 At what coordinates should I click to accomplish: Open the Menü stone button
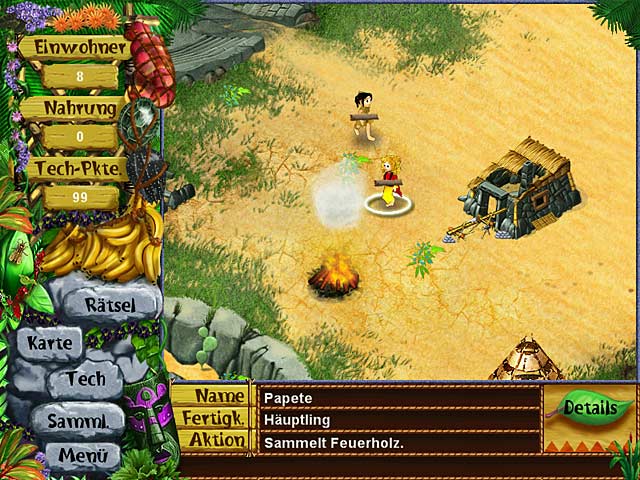click(83, 457)
